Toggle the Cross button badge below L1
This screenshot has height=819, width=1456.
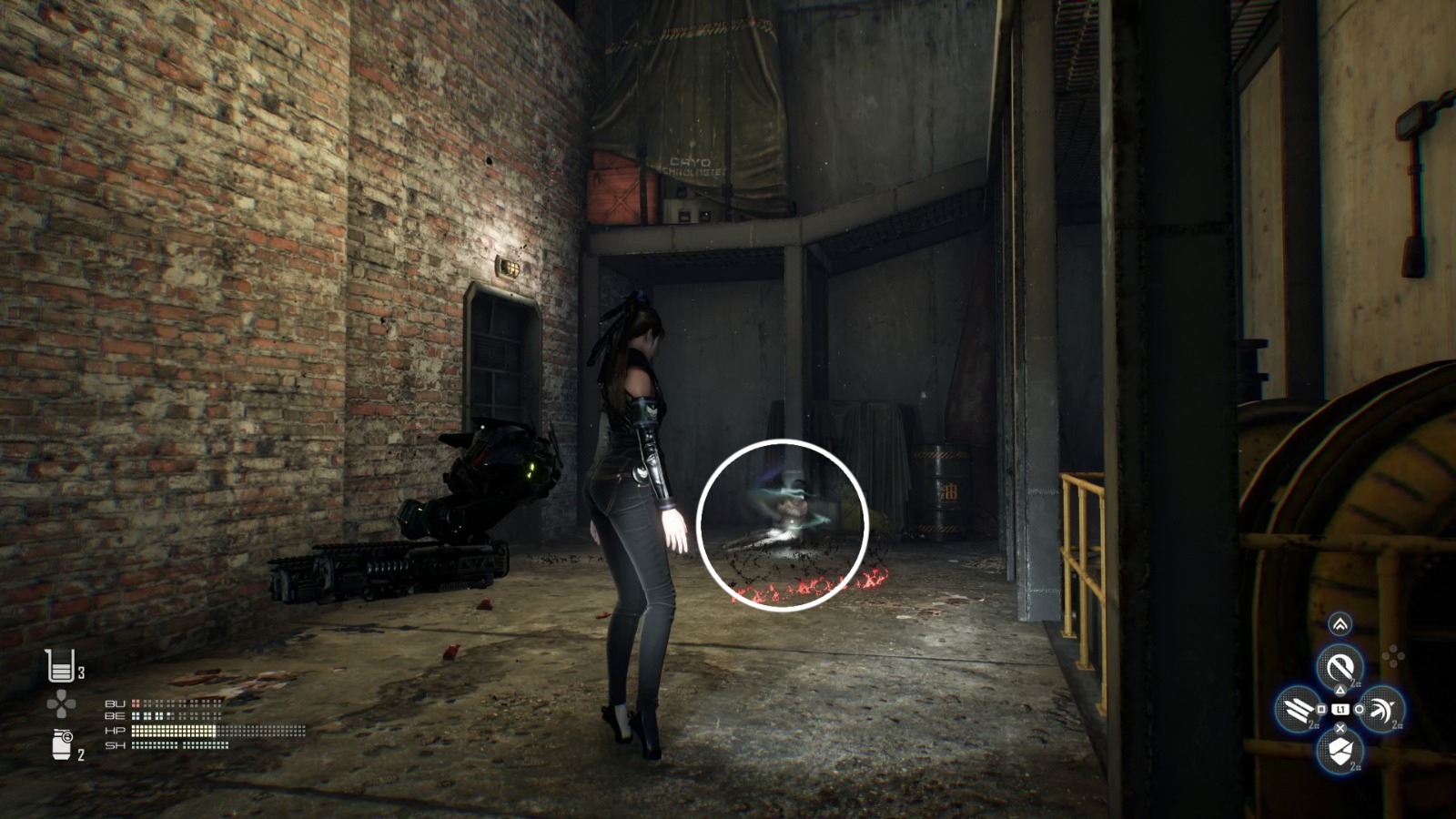click(x=1340, y=728)
